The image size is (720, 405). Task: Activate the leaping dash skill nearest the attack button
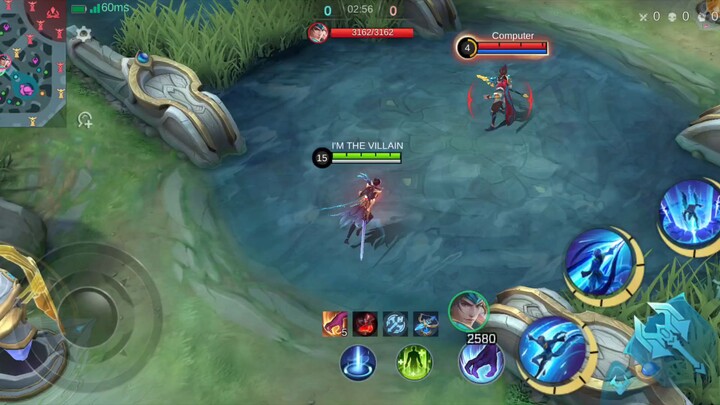pos(552,352)
